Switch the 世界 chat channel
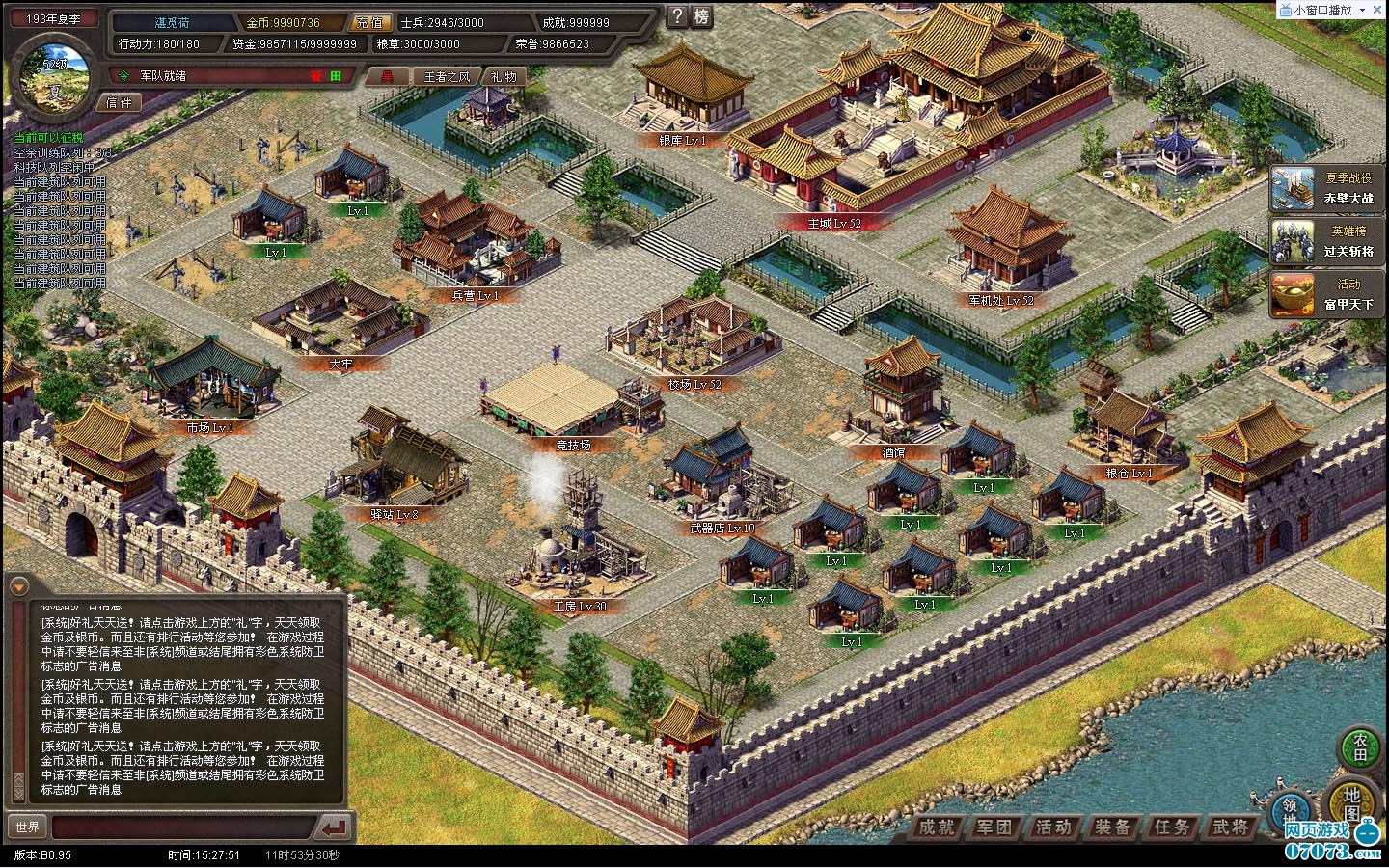Viewport: 1389px width, 868px height. coord(28,827)
